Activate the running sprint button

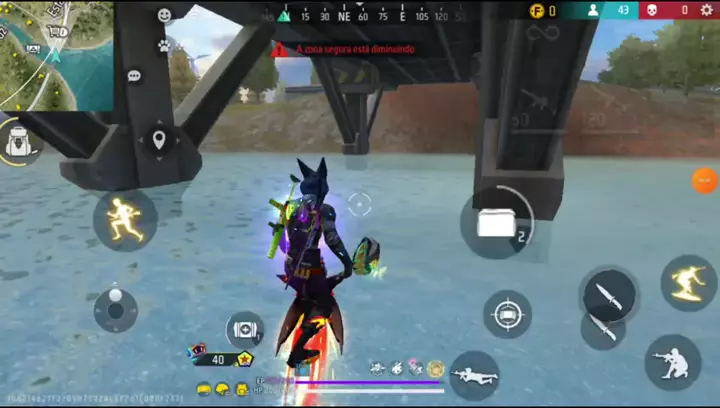125,220
